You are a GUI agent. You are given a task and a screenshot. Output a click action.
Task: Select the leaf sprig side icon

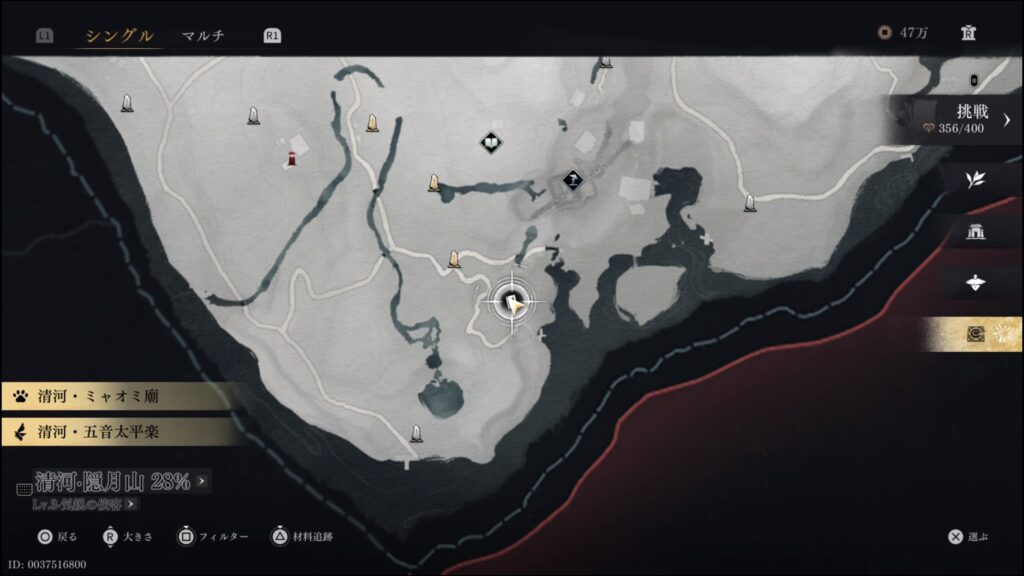[974, 180]
